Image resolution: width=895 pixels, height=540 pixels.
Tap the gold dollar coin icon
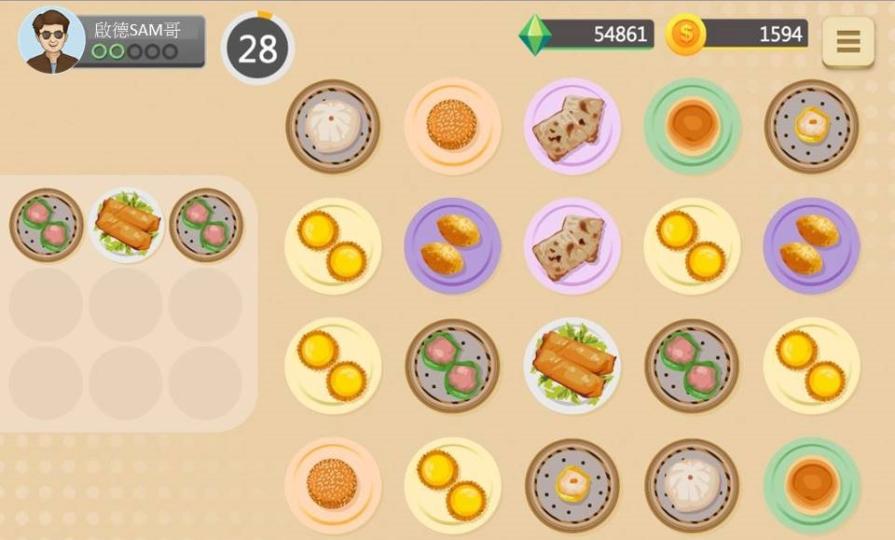tap(685, 35)
